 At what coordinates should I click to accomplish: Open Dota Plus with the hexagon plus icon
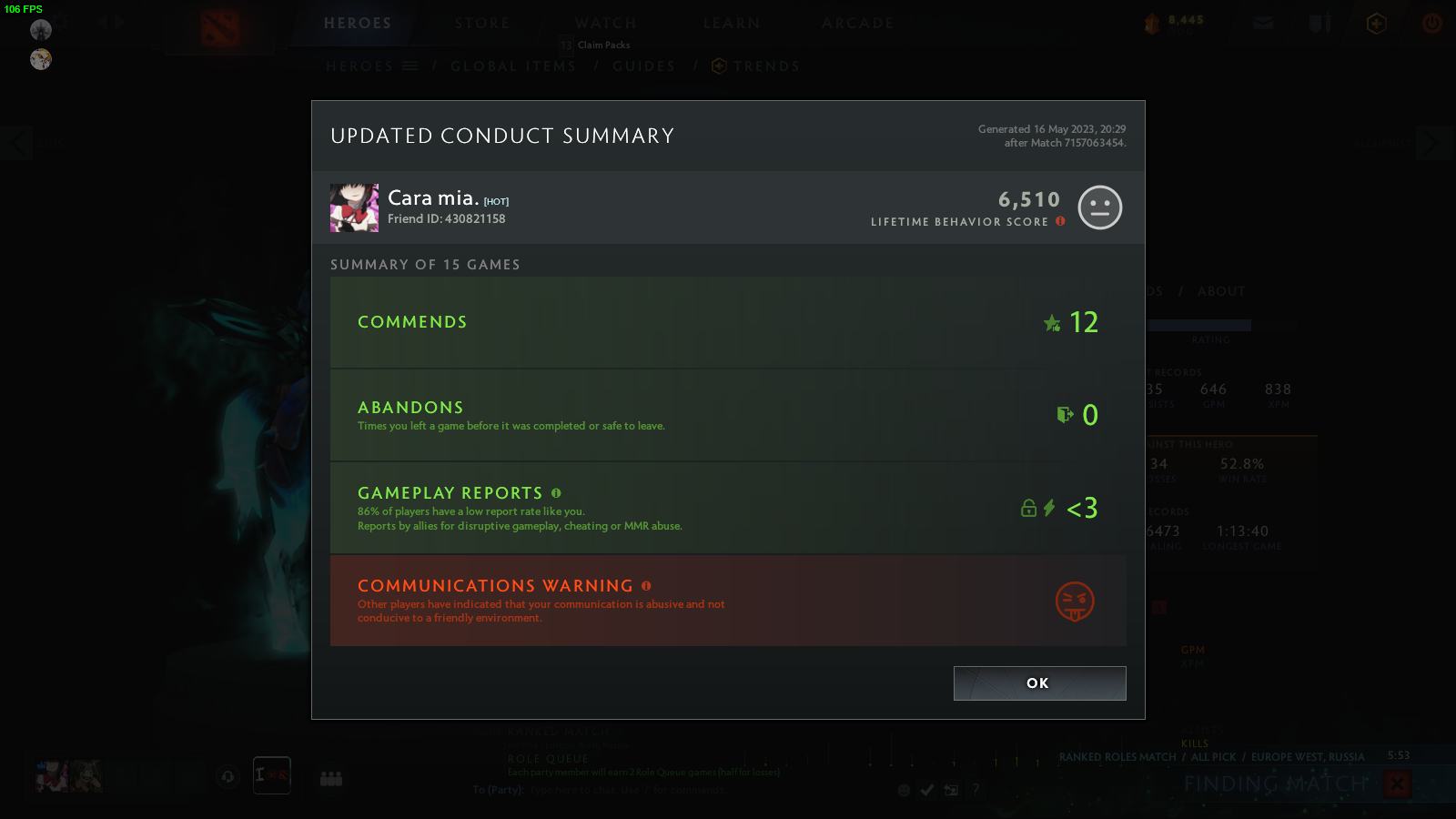(1376, 24)
